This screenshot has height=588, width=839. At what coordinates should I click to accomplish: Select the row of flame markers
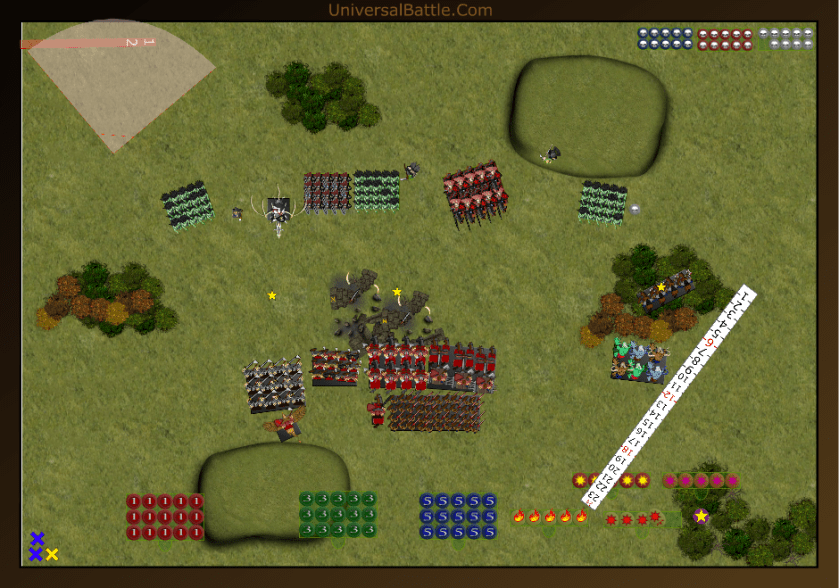[549, 516]
